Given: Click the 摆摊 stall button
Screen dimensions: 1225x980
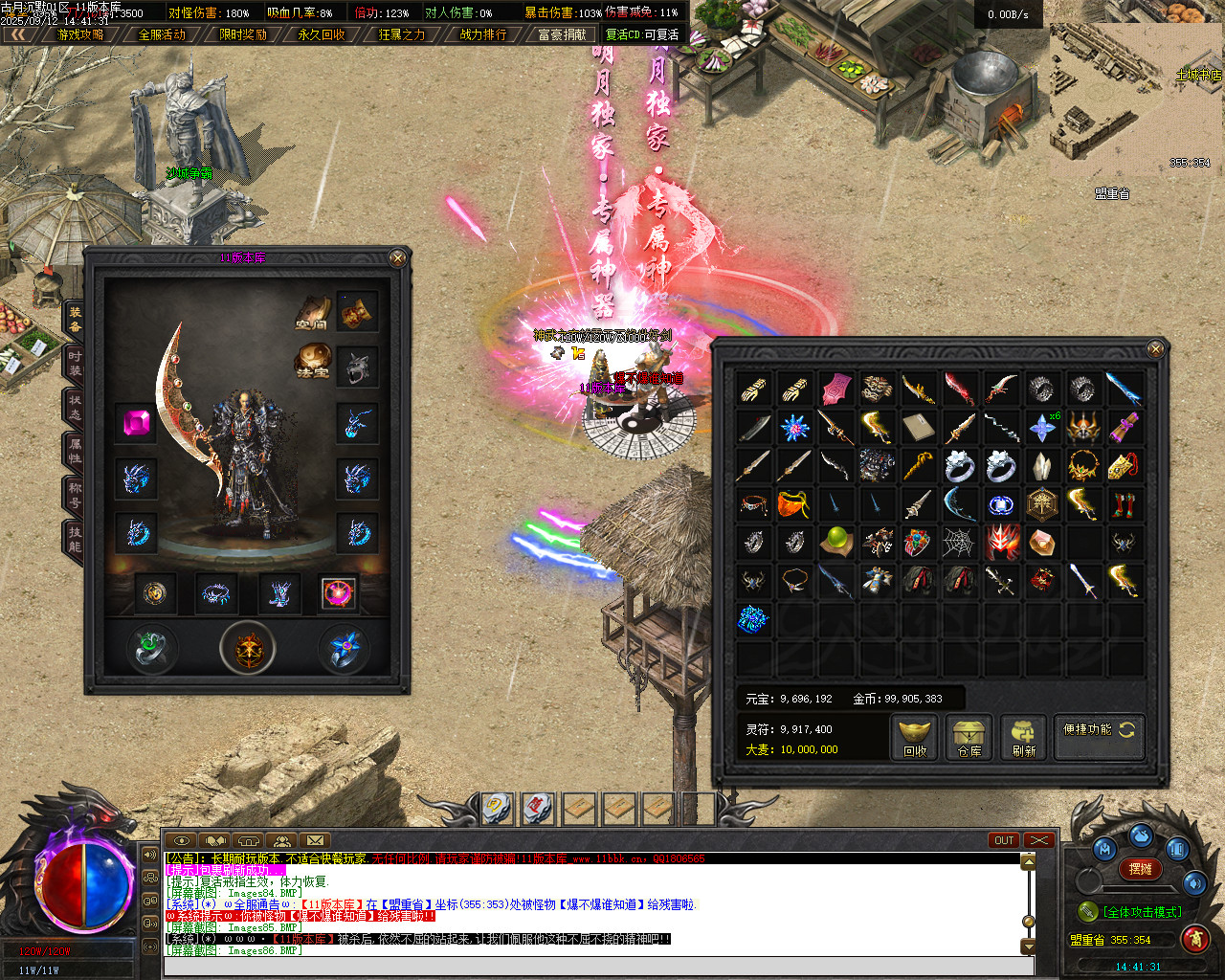Looking at the screenshot, I should (x=1140, y=869).
